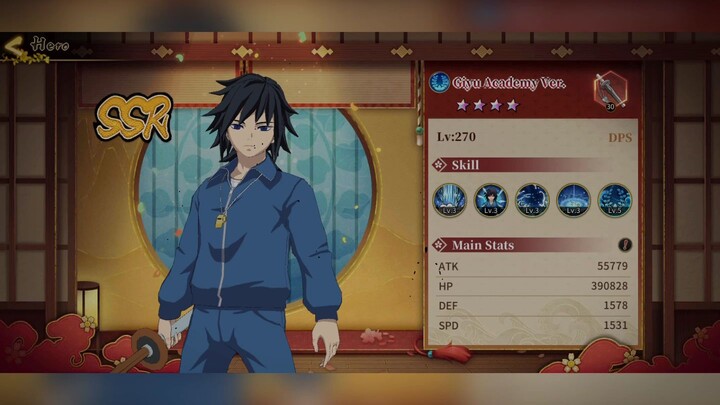720x405 pixels.
Task: Select the skill icon showing Giyu's portrait
Action: coord(491,199)
